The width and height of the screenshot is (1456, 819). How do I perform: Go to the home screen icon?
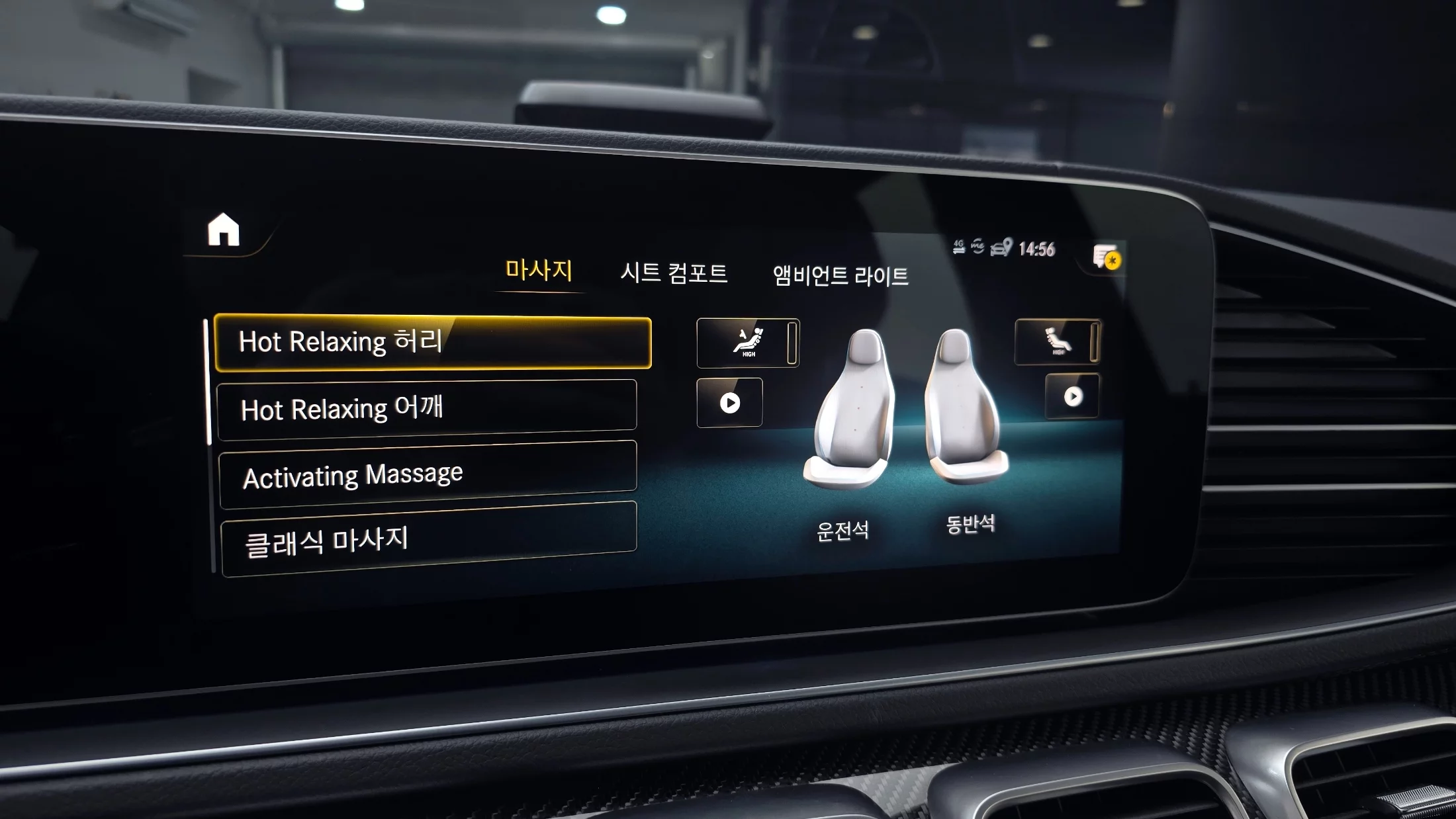point(224,230)
